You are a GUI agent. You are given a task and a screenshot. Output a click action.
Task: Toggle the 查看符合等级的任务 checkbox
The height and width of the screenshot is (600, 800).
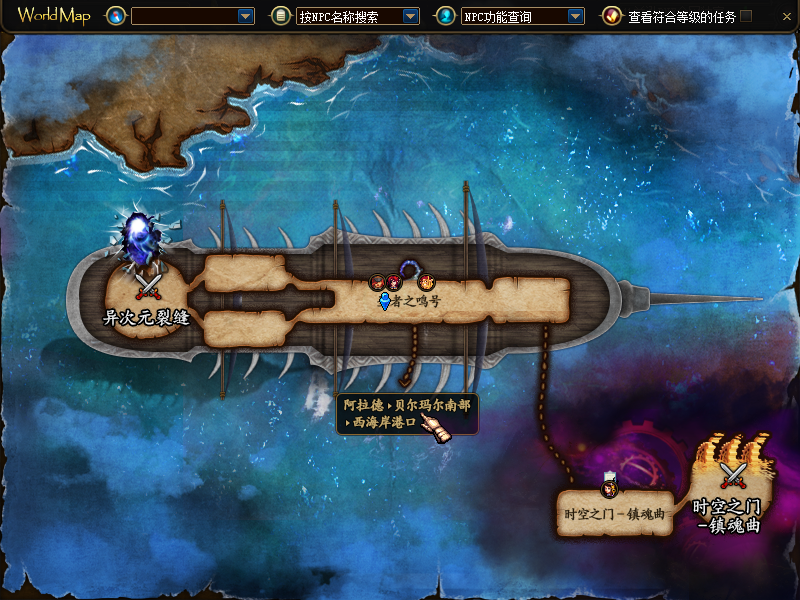click(746, 16)
